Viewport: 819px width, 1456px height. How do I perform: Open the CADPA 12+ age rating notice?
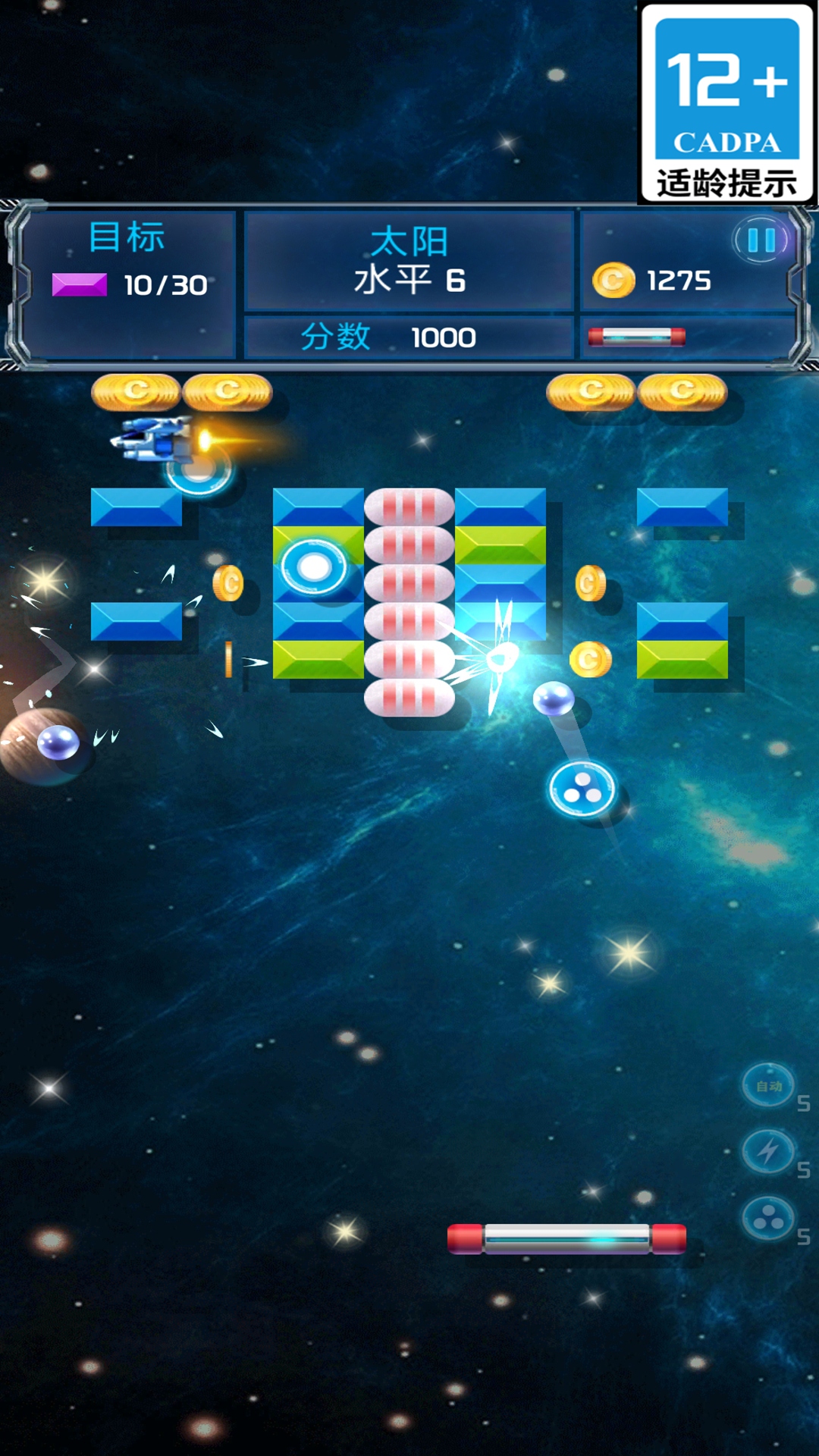[x=726, y=103]
